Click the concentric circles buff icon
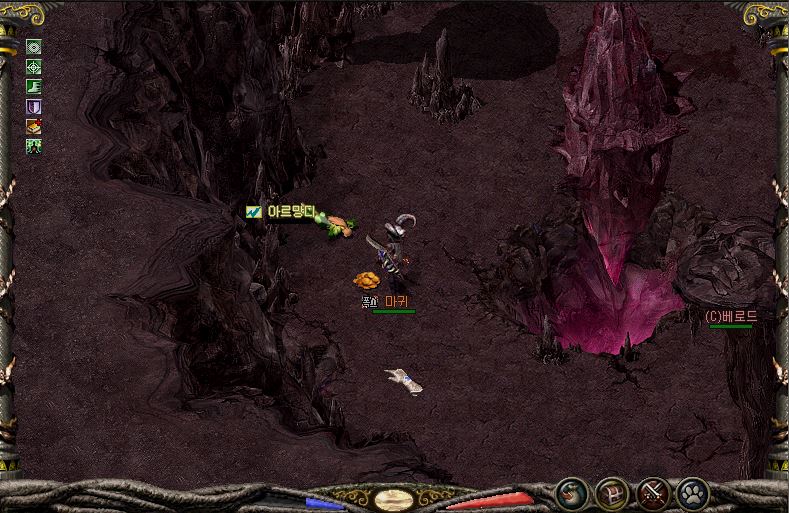789x513 pixels. click(33, 46)
